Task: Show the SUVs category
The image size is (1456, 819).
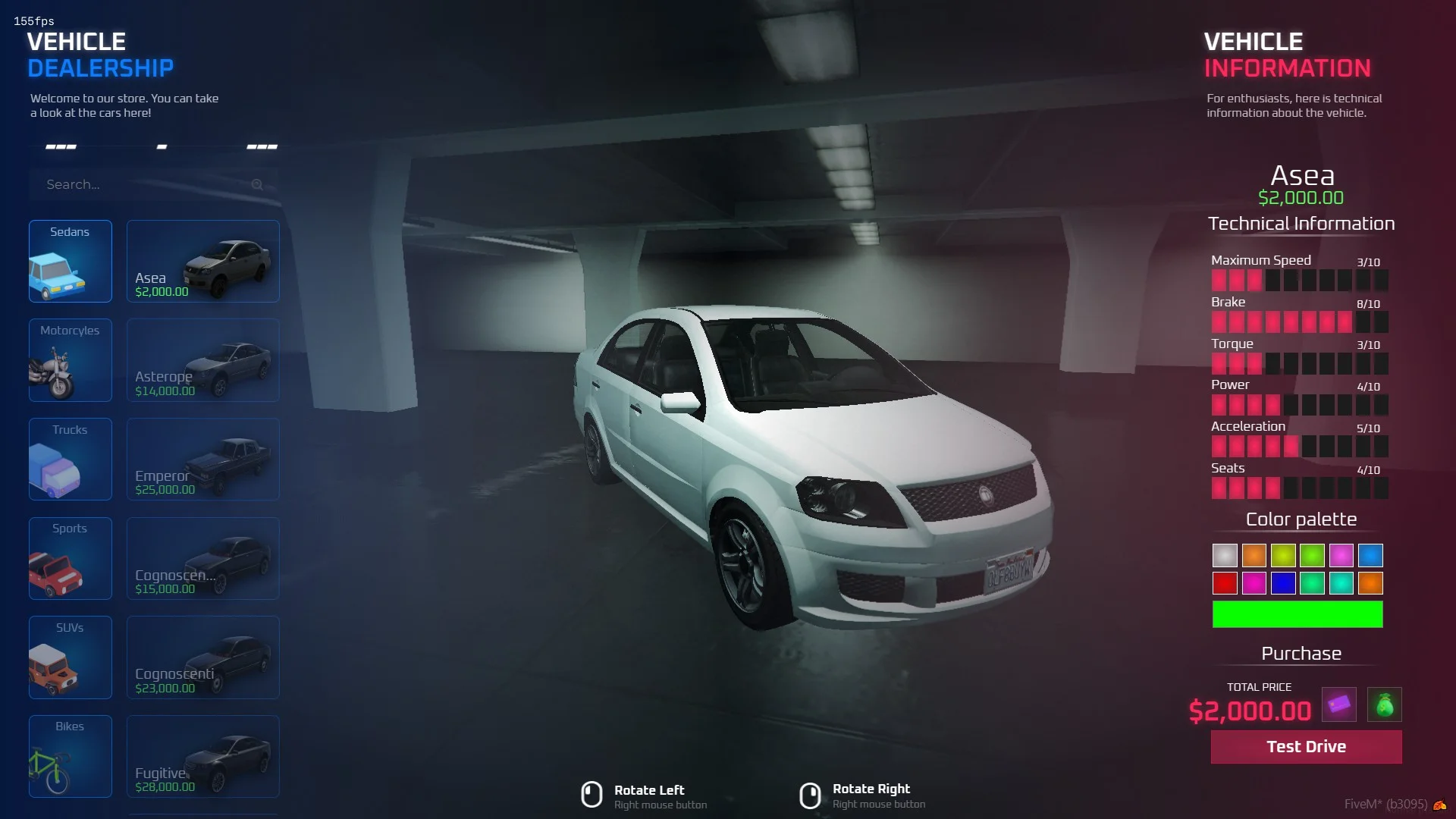Action: (71, 657)
